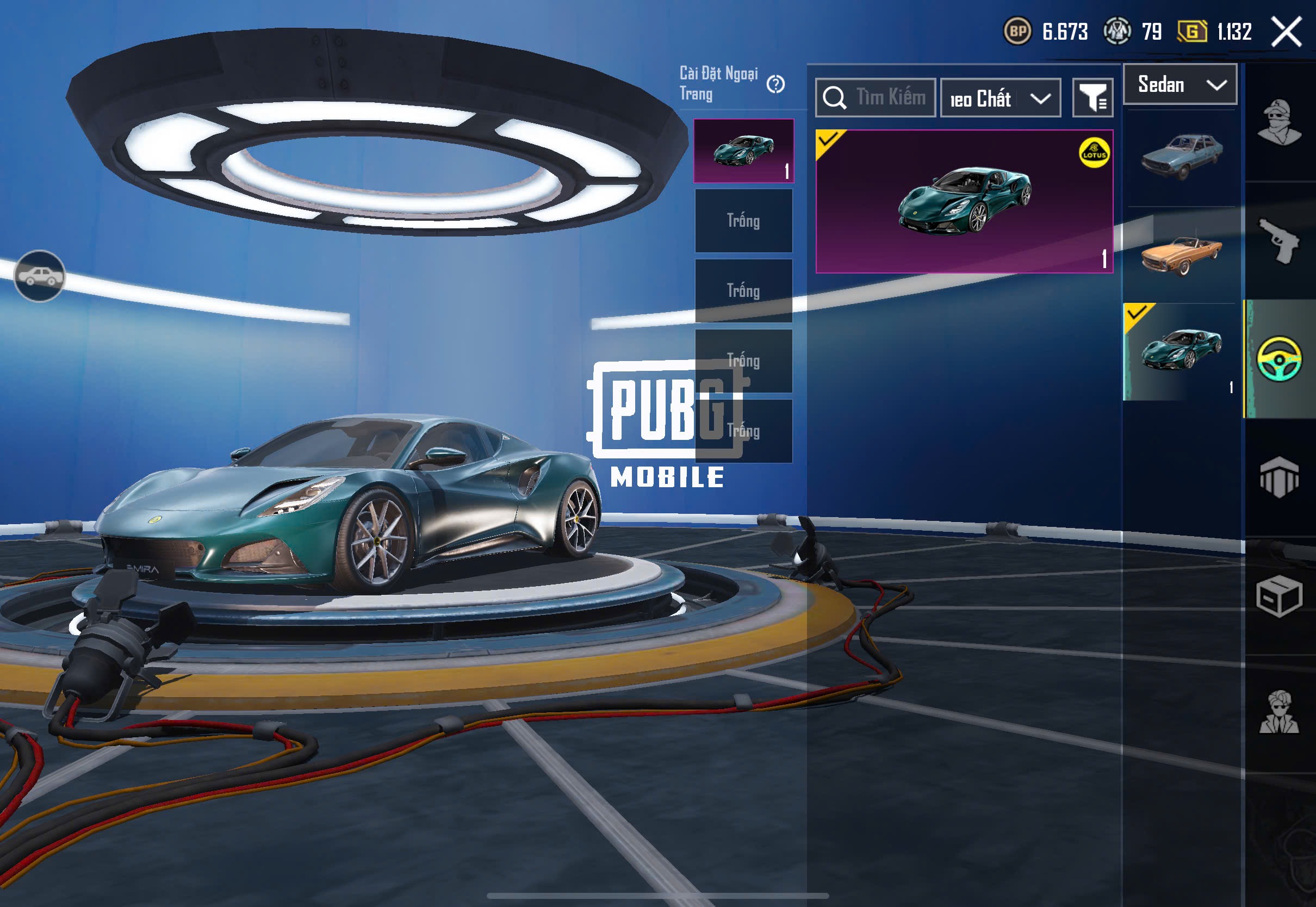This screenshot has width=1316, height=907.
Task: Click the equipped green car slot
Action: coord(743,151)
